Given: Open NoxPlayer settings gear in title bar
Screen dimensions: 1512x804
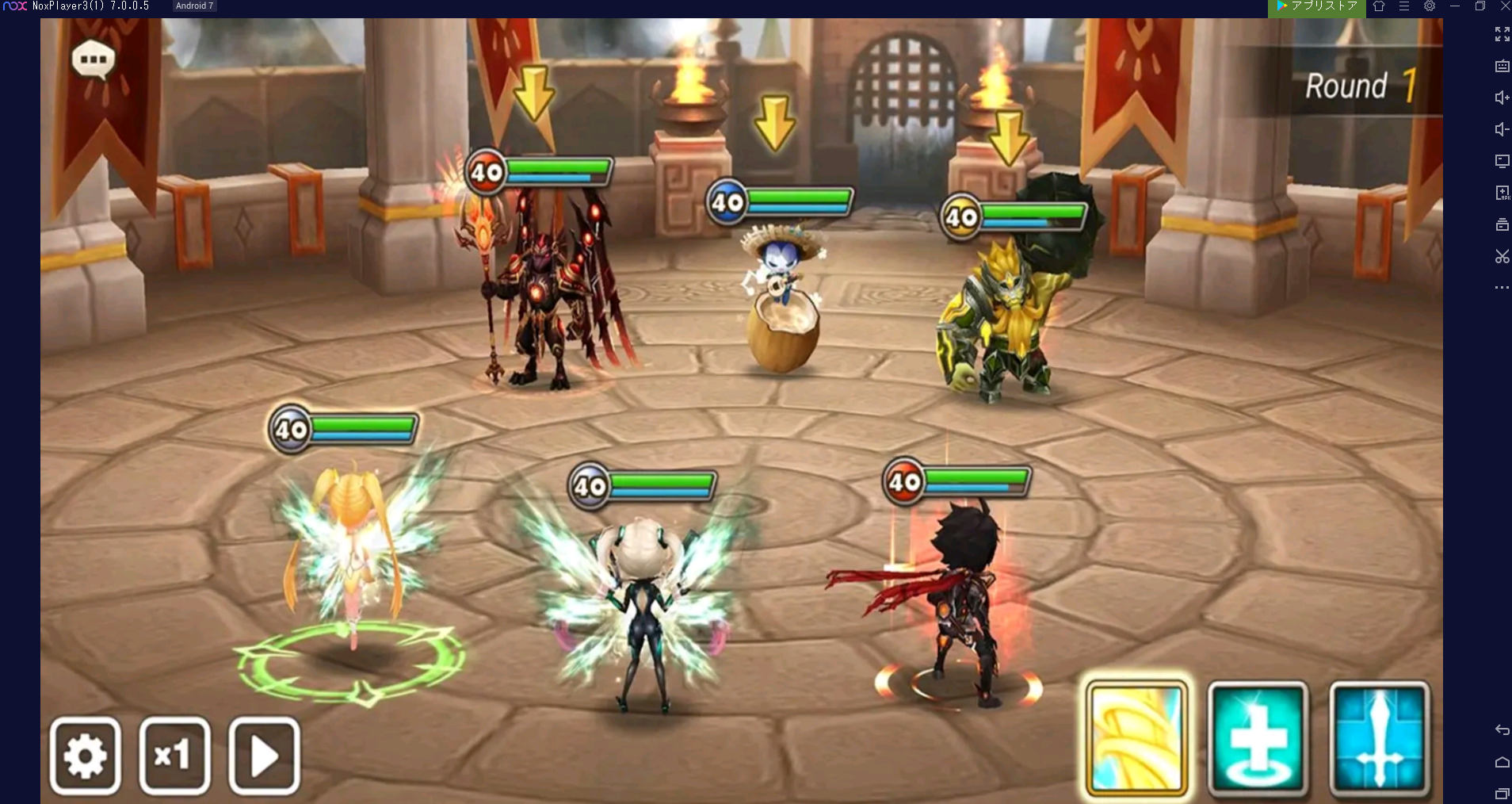Looking at the screenshot, I should (x=1430, y=6).
